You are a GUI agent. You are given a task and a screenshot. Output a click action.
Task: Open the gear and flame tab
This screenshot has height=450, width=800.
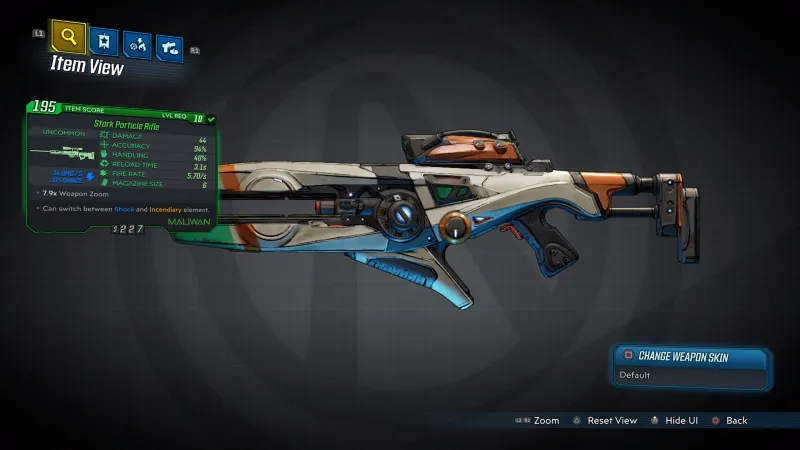[x=135, y=44]
